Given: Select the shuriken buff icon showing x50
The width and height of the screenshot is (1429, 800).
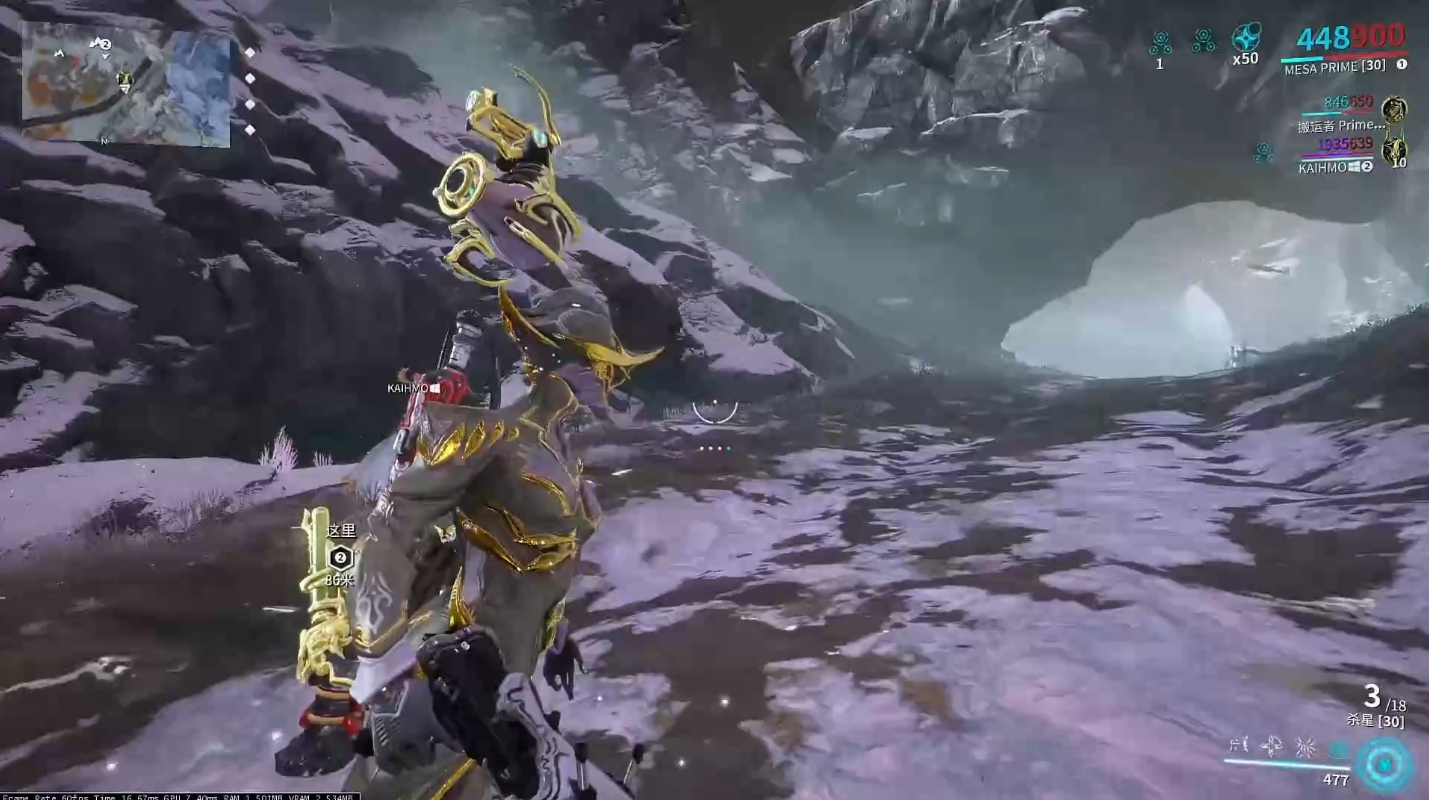Looking at the screenshot, I should (1245, 38).
